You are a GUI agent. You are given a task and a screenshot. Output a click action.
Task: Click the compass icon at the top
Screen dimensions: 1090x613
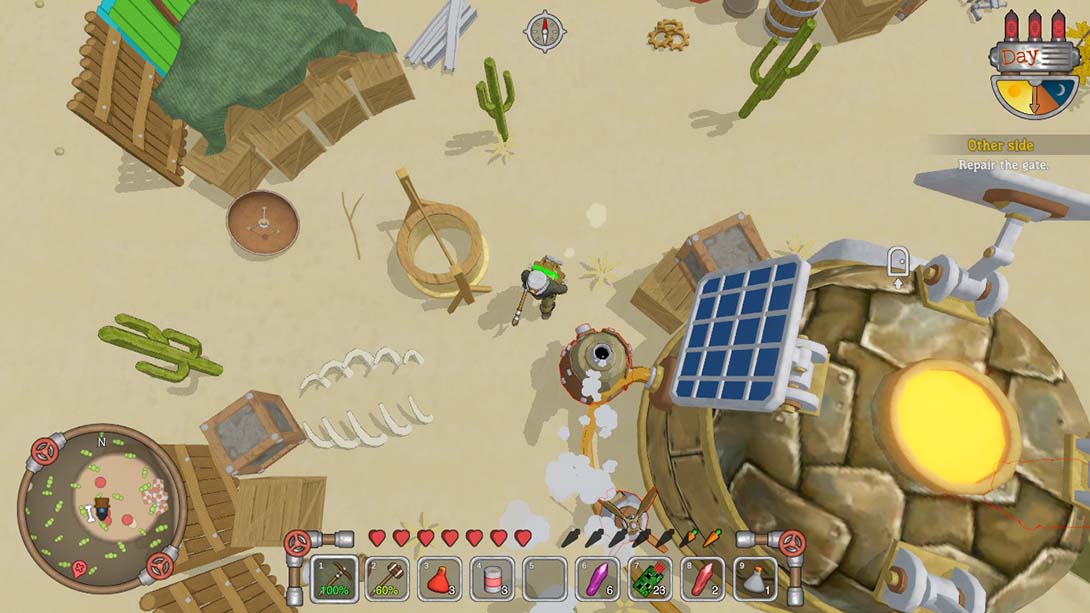[544, 32]
